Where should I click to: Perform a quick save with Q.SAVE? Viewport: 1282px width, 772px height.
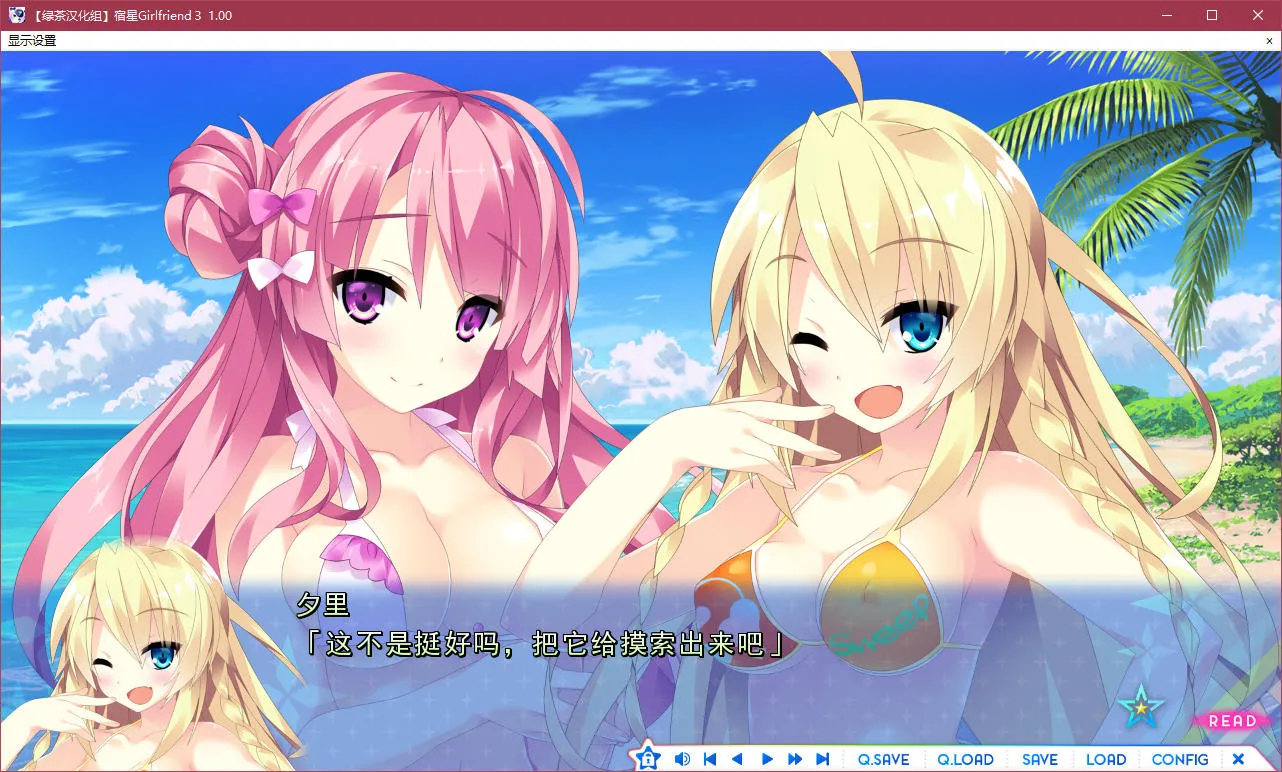pyautogui.click(x=884, y=759)
